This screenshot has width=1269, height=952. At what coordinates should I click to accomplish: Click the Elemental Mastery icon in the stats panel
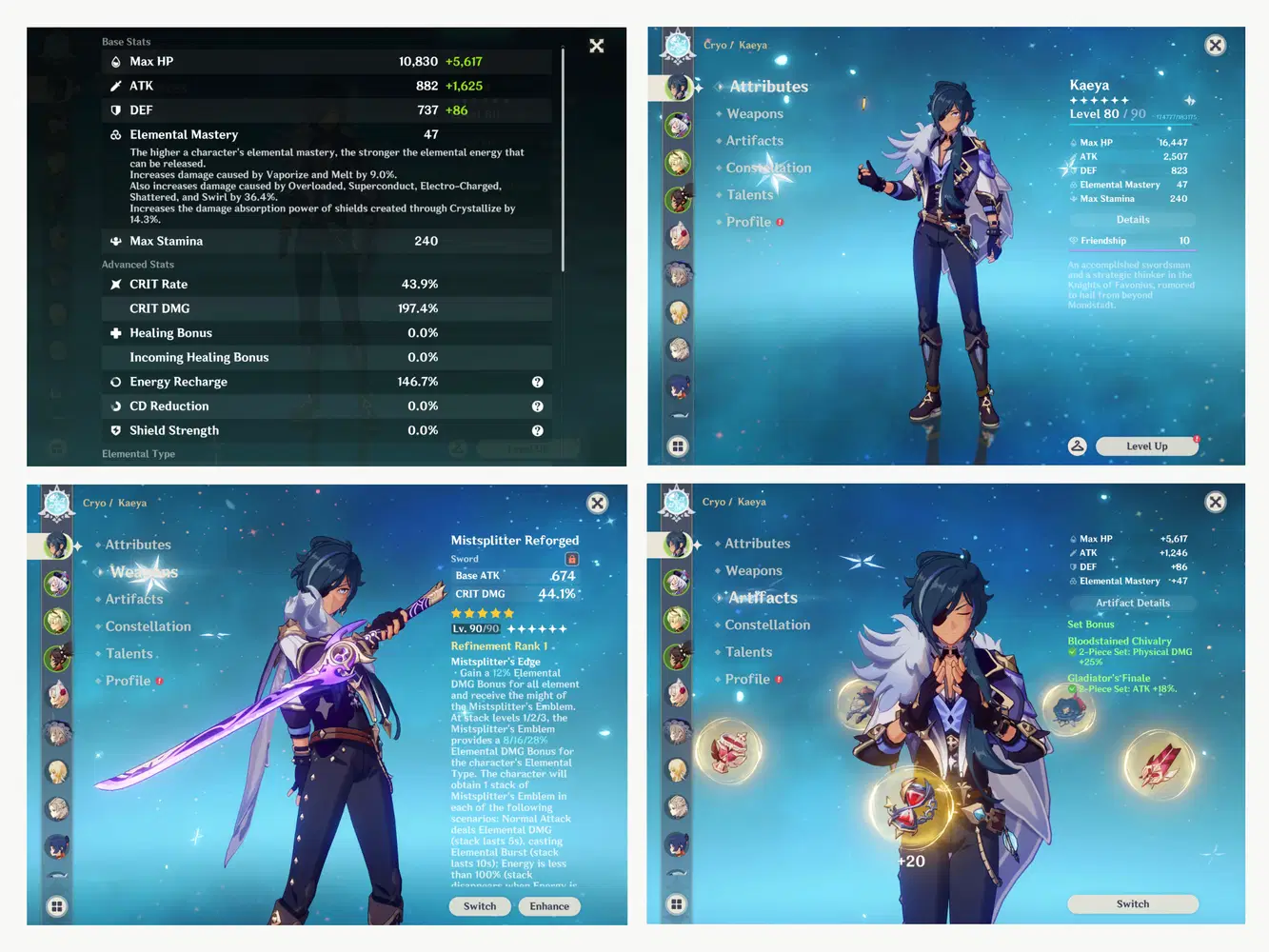click(x=115, y=134)
